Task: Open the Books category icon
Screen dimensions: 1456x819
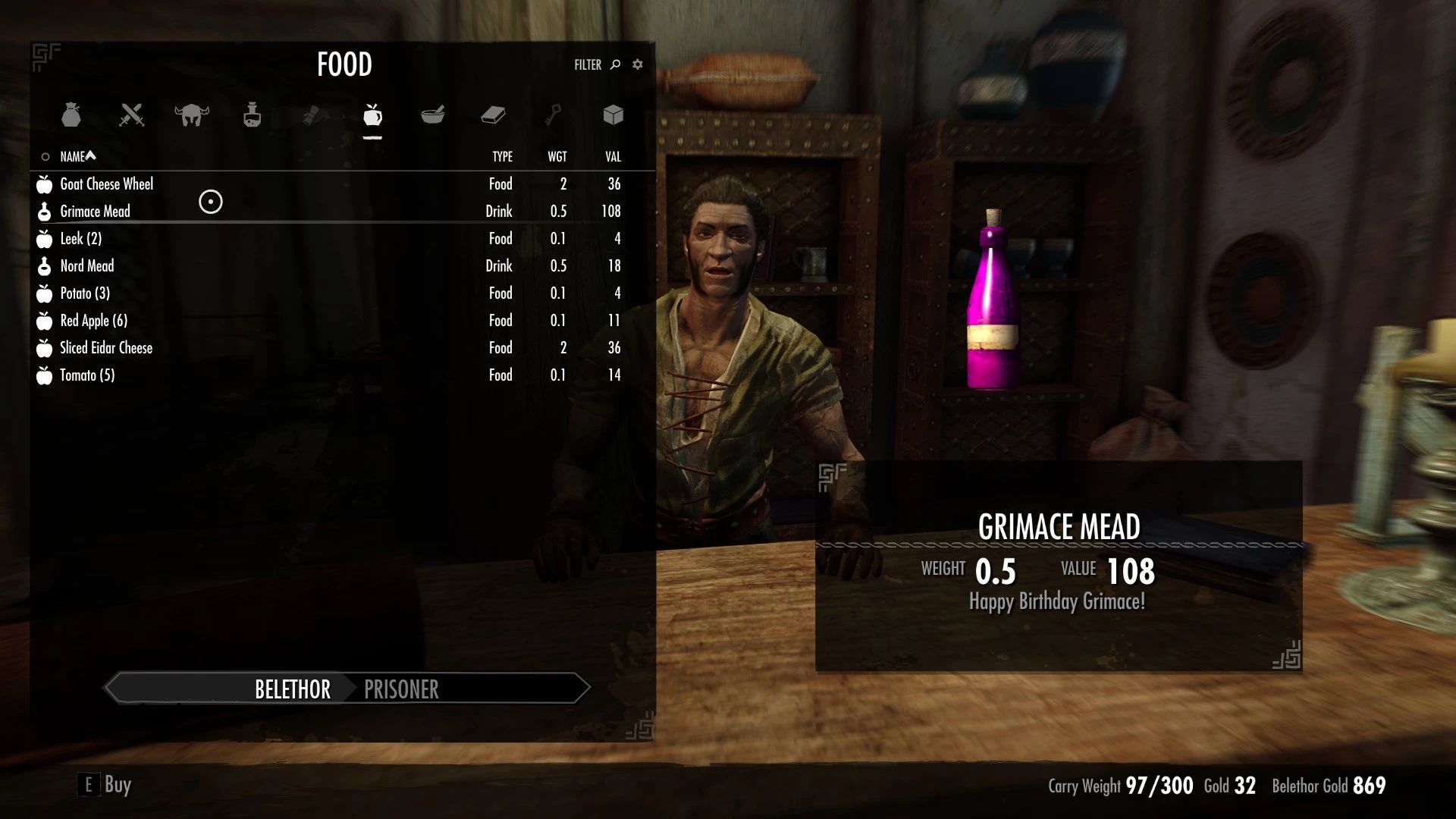Action: pos(491,116)
